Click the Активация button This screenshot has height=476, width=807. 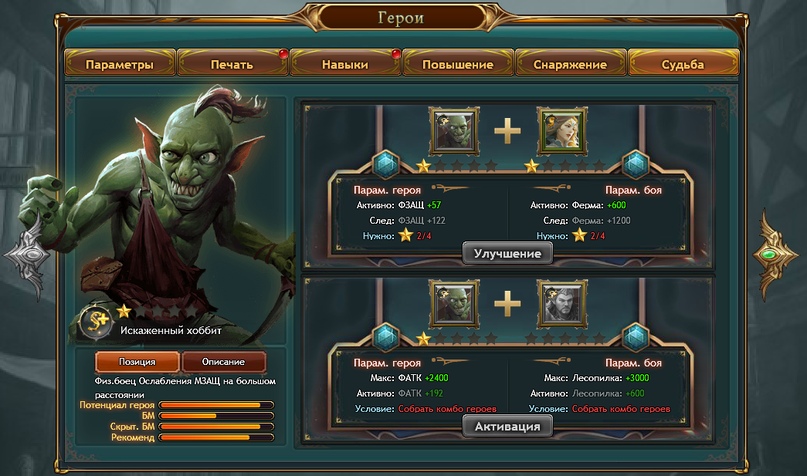507,427
